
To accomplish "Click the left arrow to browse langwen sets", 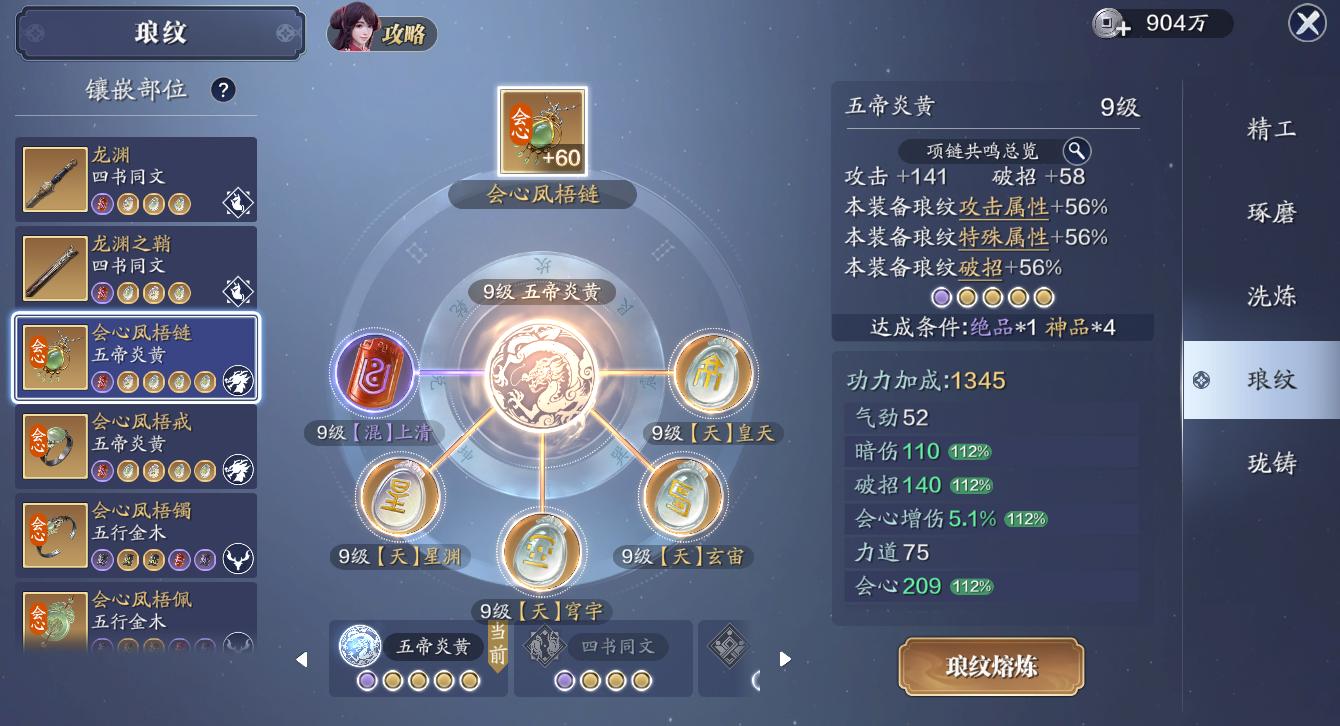I will (x=302, y=658).
